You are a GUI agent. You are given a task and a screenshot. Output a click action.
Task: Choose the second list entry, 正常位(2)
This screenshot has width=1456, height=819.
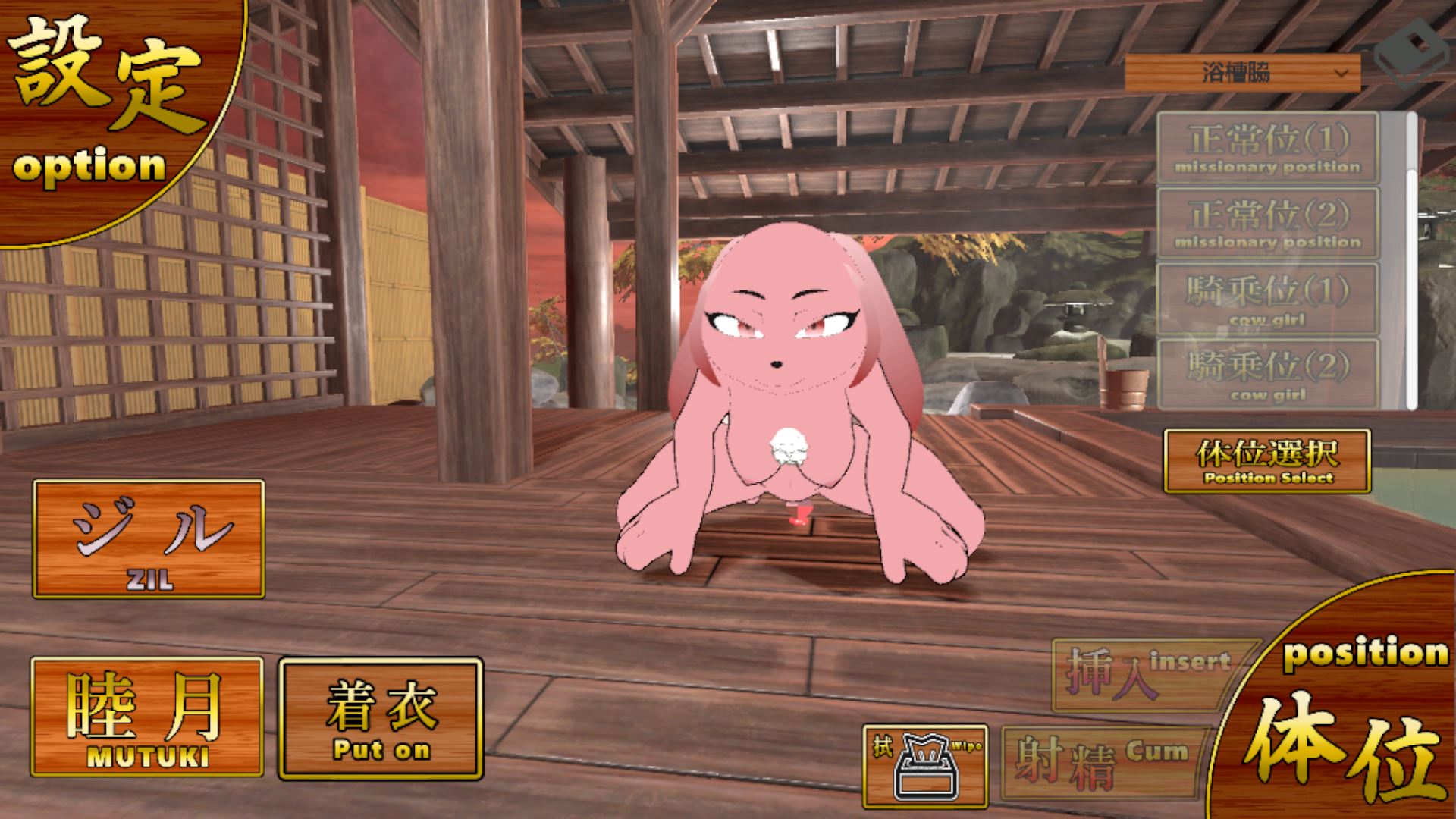point(1267,224)
